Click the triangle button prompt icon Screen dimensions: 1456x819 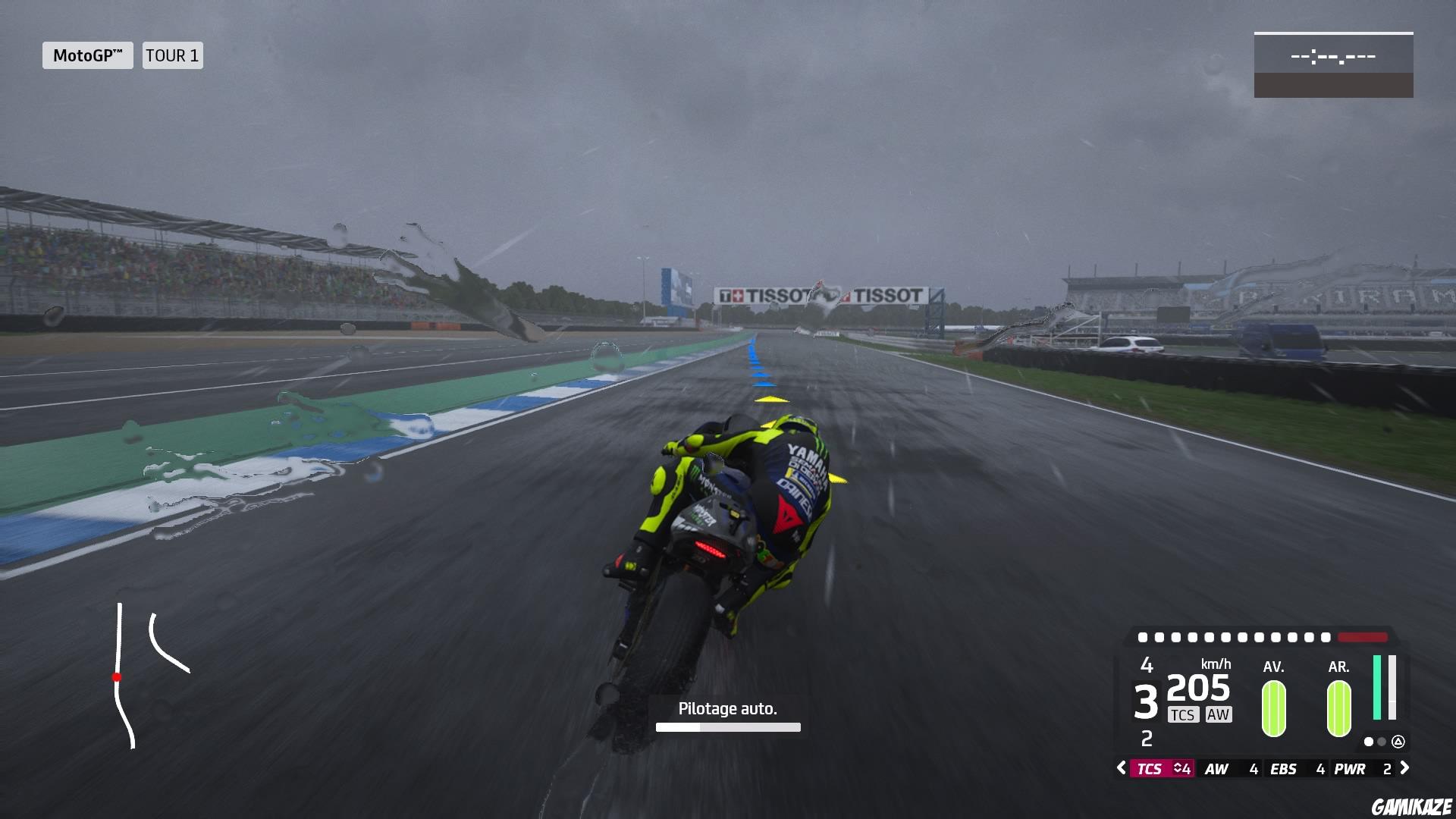click(1398, 742)
